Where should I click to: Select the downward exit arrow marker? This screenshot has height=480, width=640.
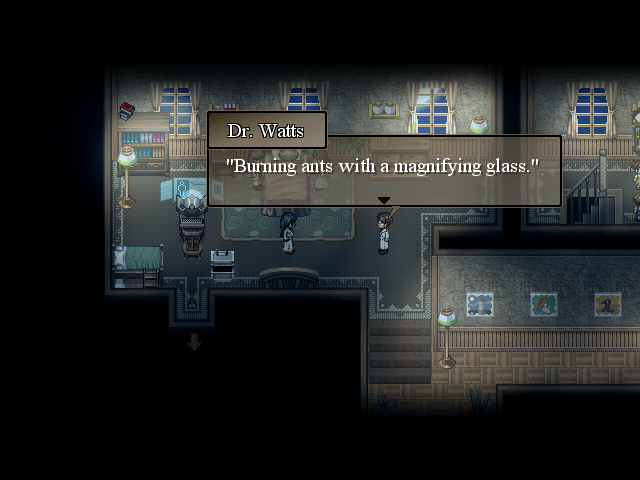(x=194, y=342)
